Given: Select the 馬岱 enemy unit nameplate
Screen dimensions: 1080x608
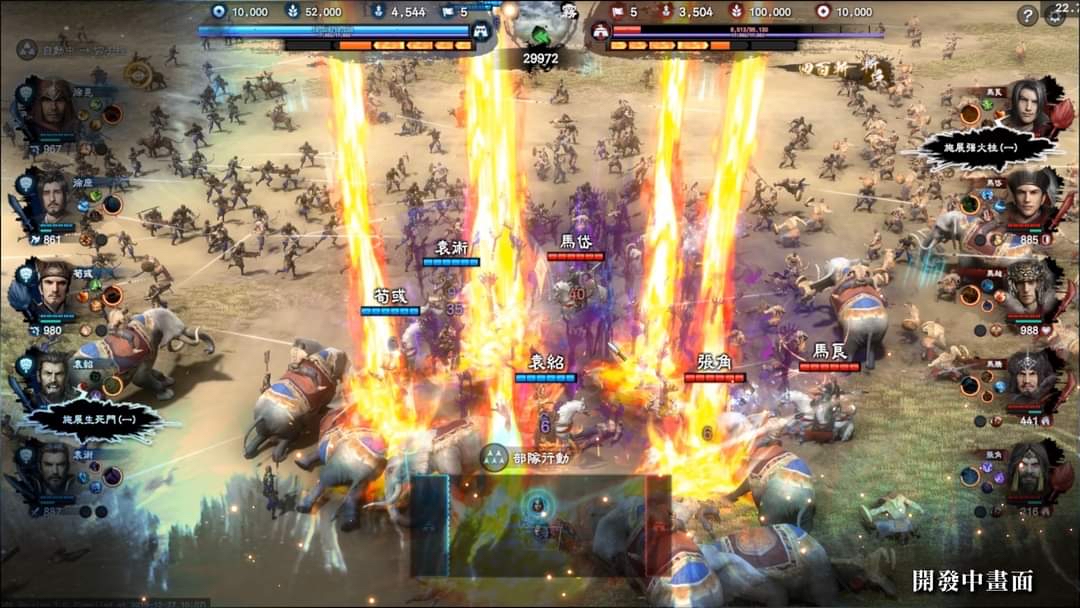Looking at the screenshot, I should point(575,243).
